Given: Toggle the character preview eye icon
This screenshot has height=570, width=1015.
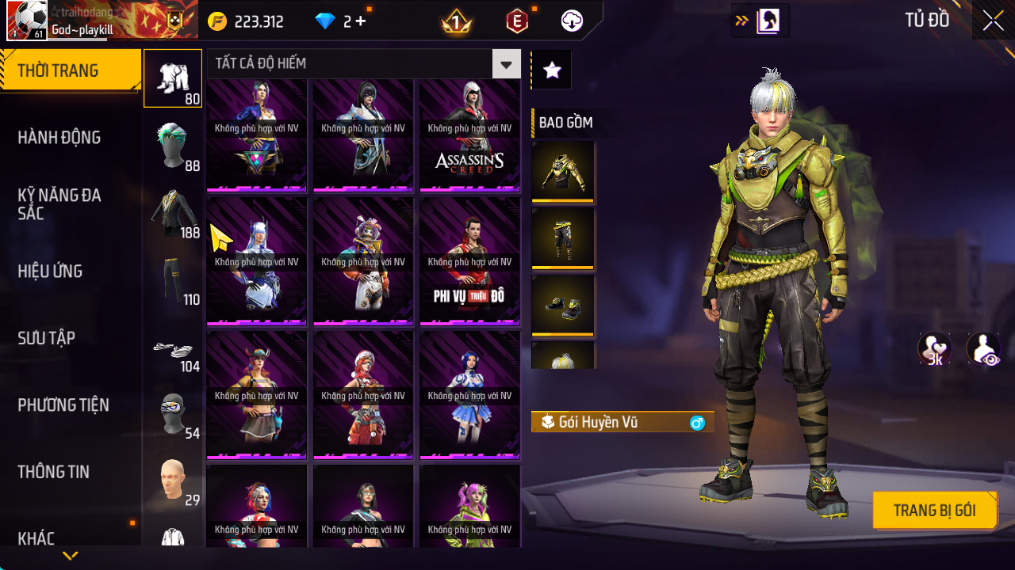Looking at the screenshot, I should 983,348.
